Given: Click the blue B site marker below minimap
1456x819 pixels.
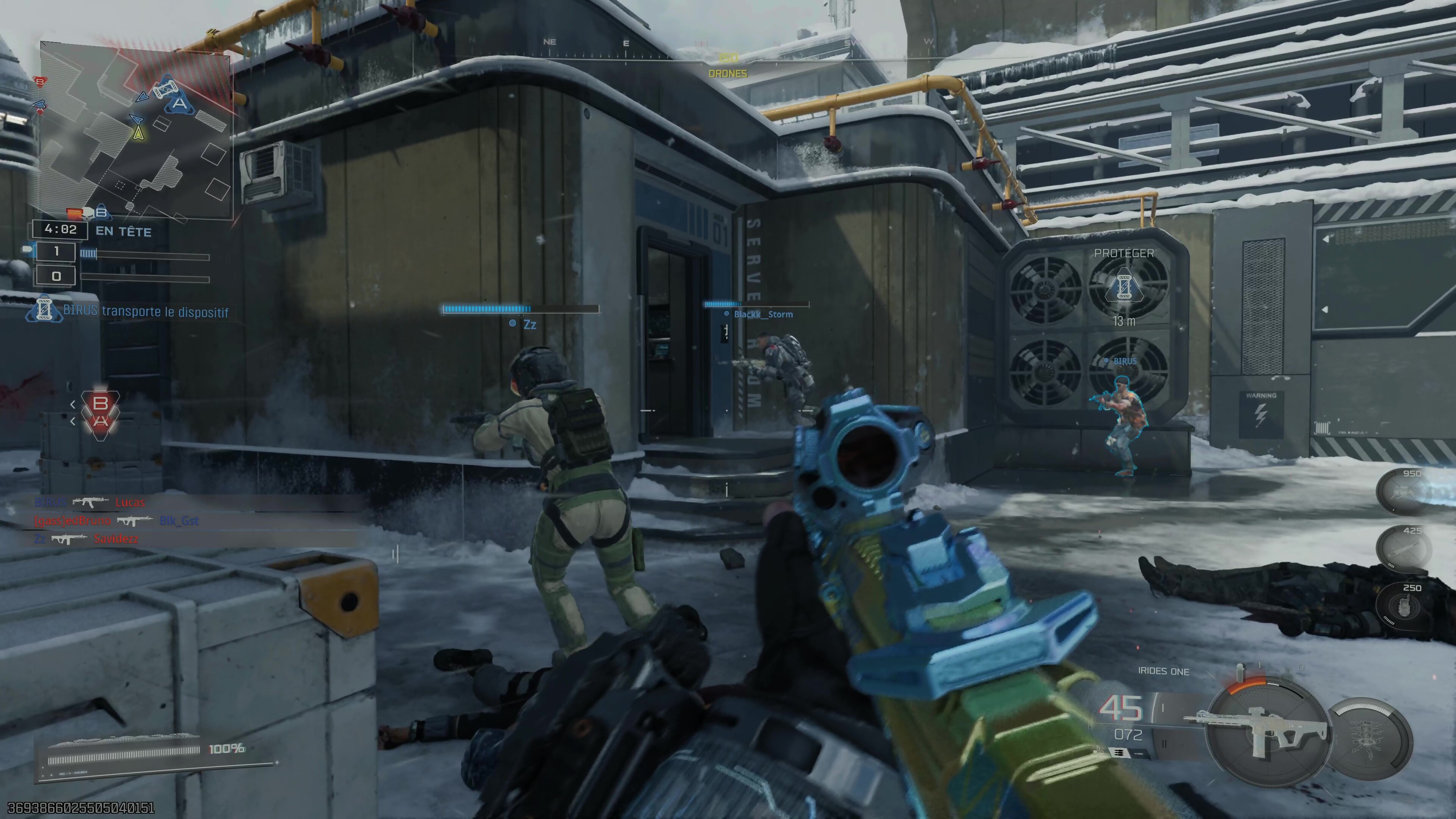Looking at the screenshot, I should click(x=101, y=212).
